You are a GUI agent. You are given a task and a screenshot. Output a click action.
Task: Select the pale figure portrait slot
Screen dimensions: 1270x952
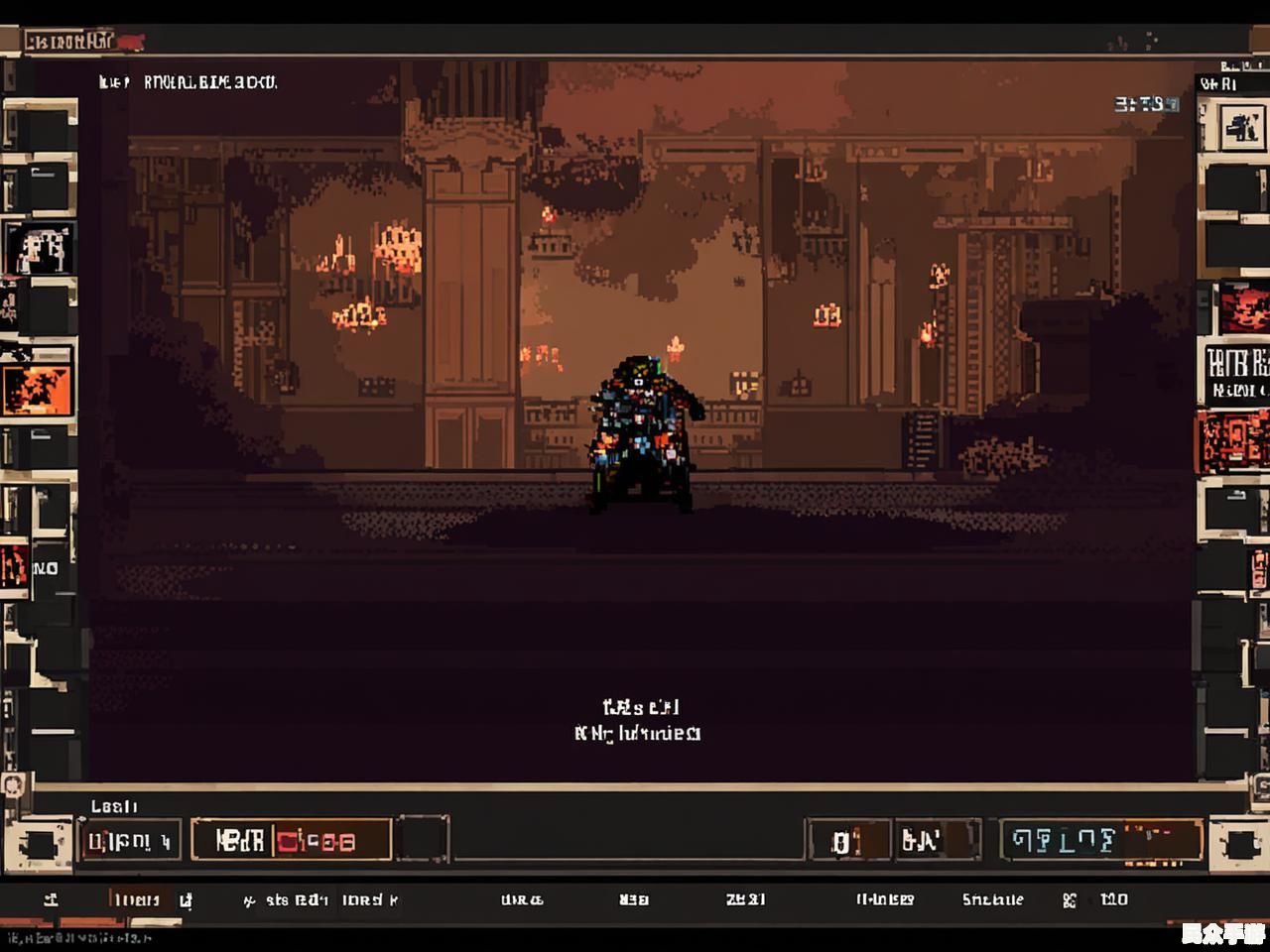(x=40, y=248)
